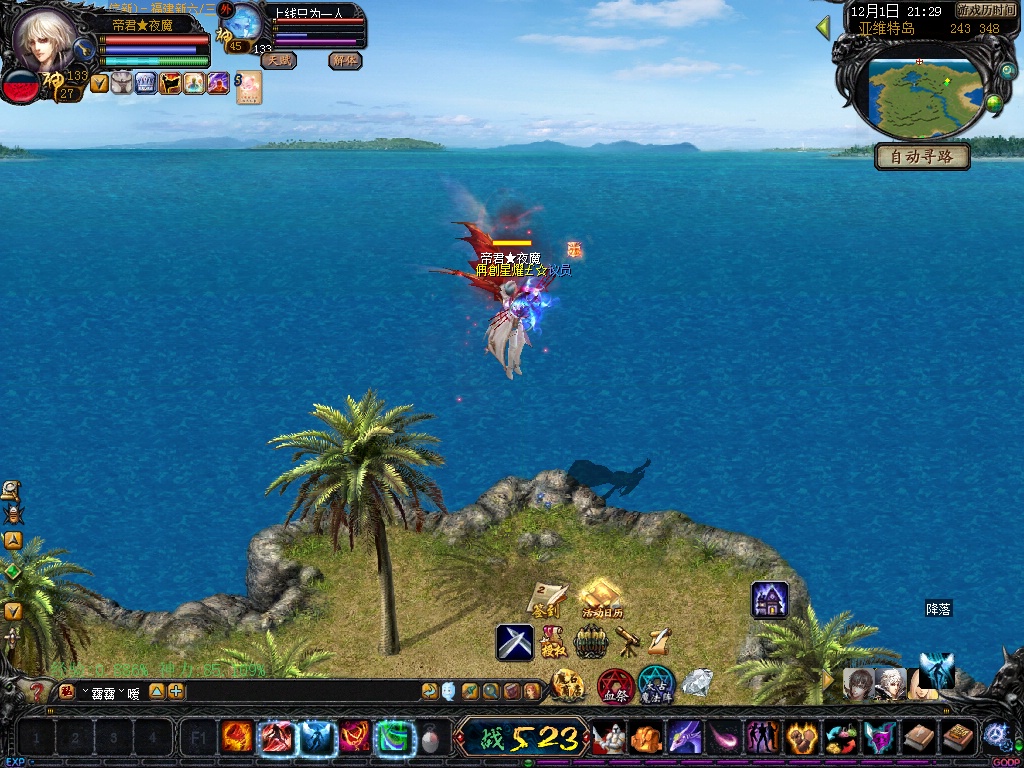
Task: Open the gear settings icon
Action: point(995,735)
